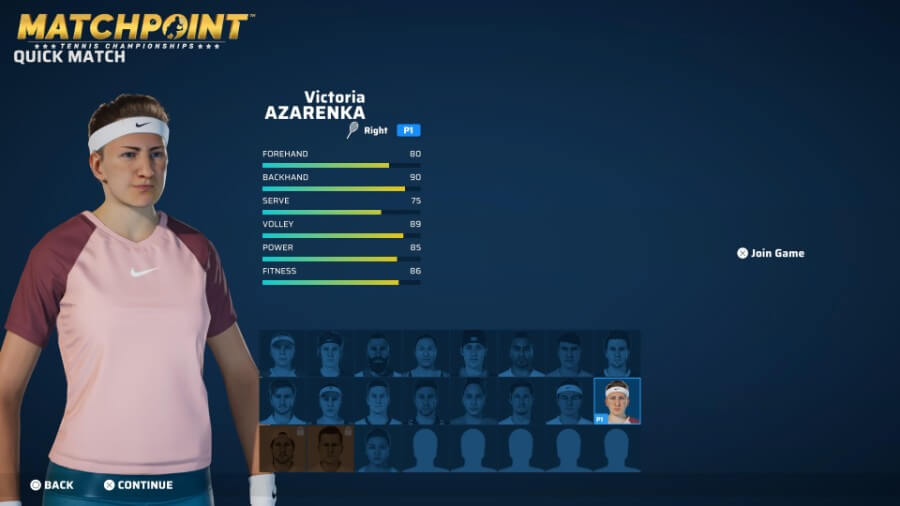Select the locked orange portrait wearing a headband
The height and width of the screenshot is (506, 900).
click(282, 448)
